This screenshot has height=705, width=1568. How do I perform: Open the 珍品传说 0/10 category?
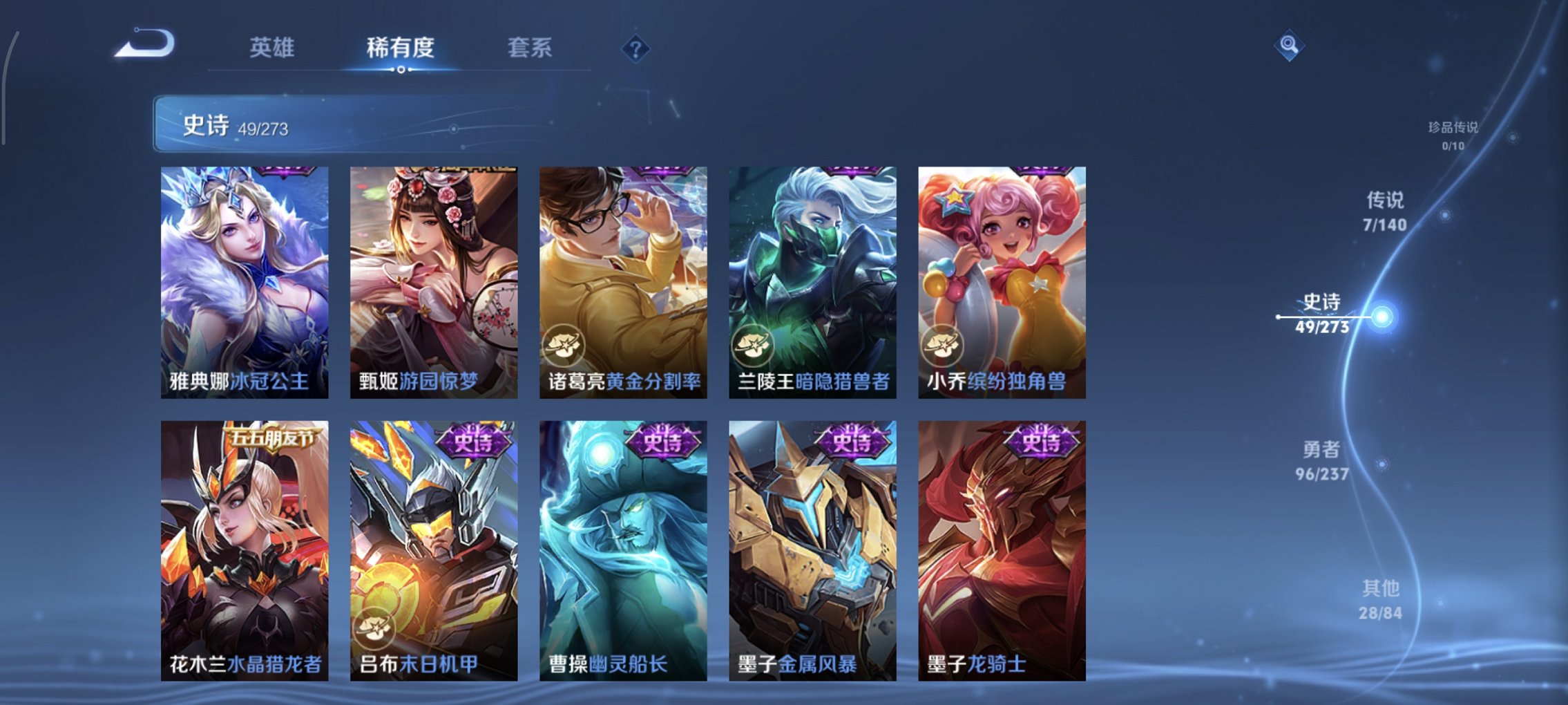point(1453,133)
